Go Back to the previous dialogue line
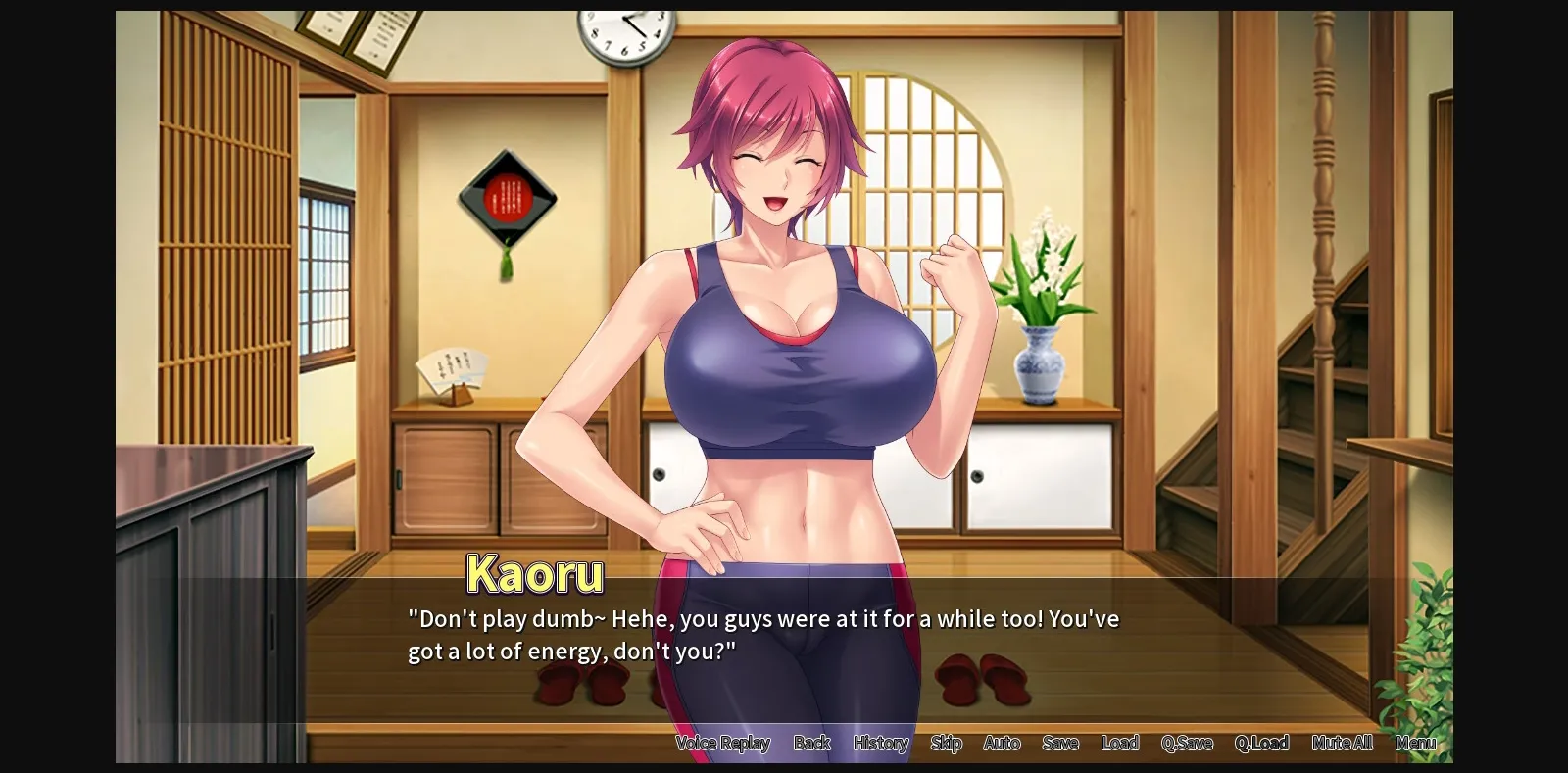 (811, 744)
